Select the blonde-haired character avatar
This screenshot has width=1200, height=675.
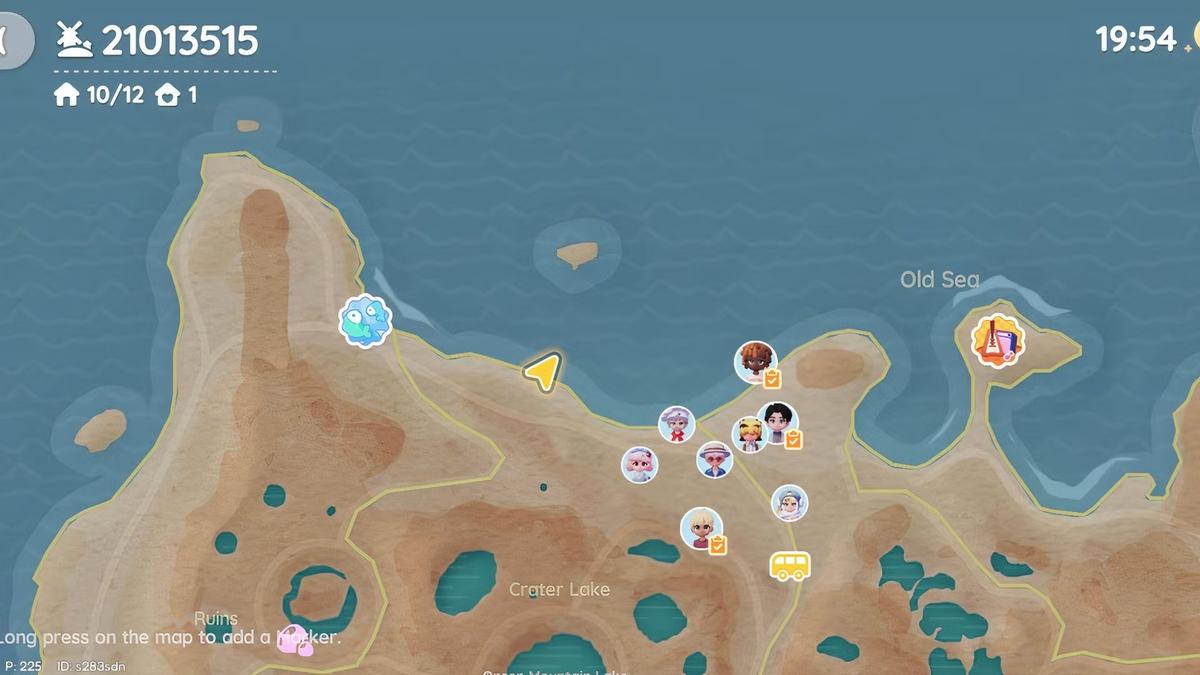click(x=701, y=527)
